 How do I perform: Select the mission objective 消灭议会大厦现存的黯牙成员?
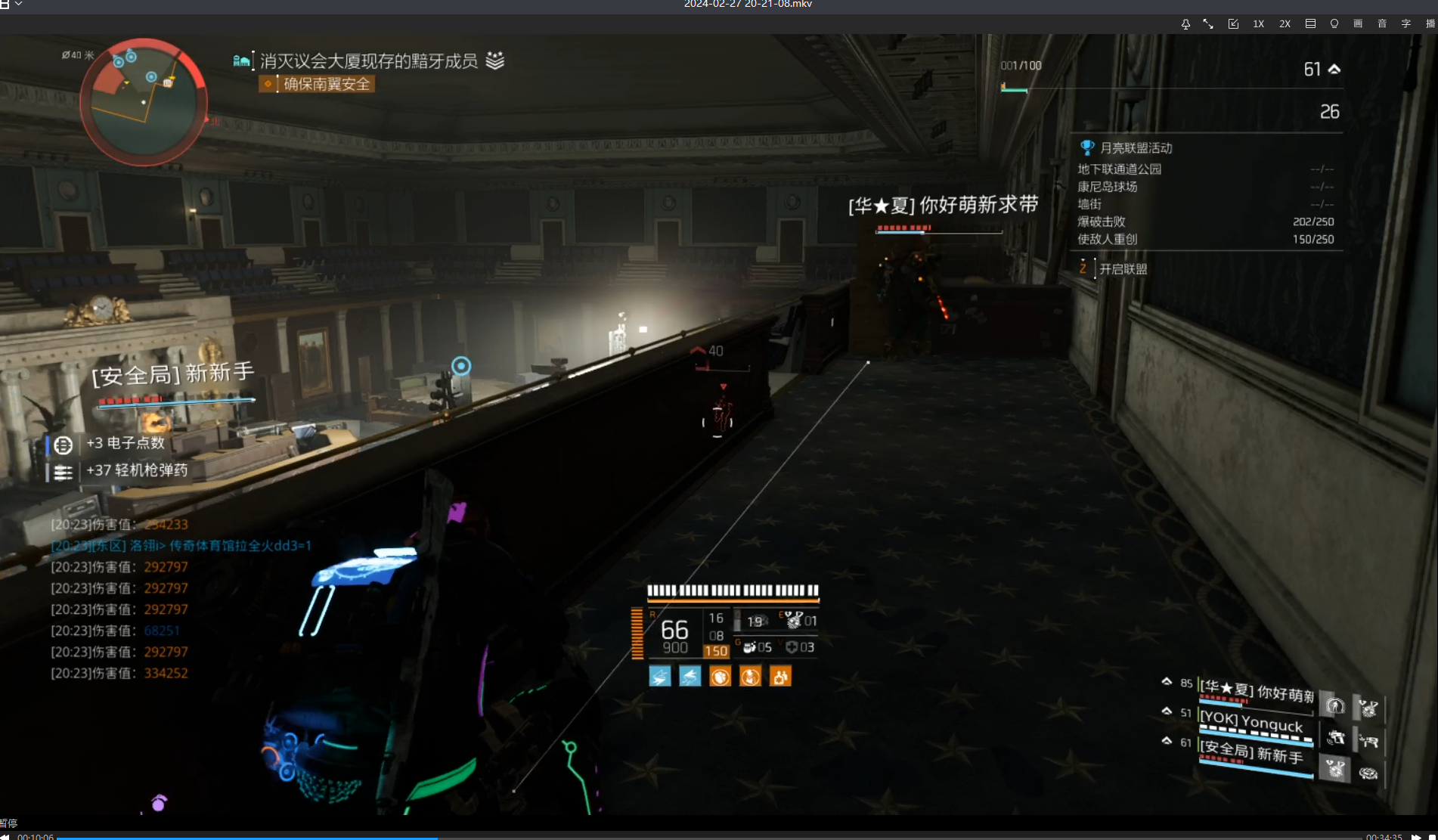[369, 60]
